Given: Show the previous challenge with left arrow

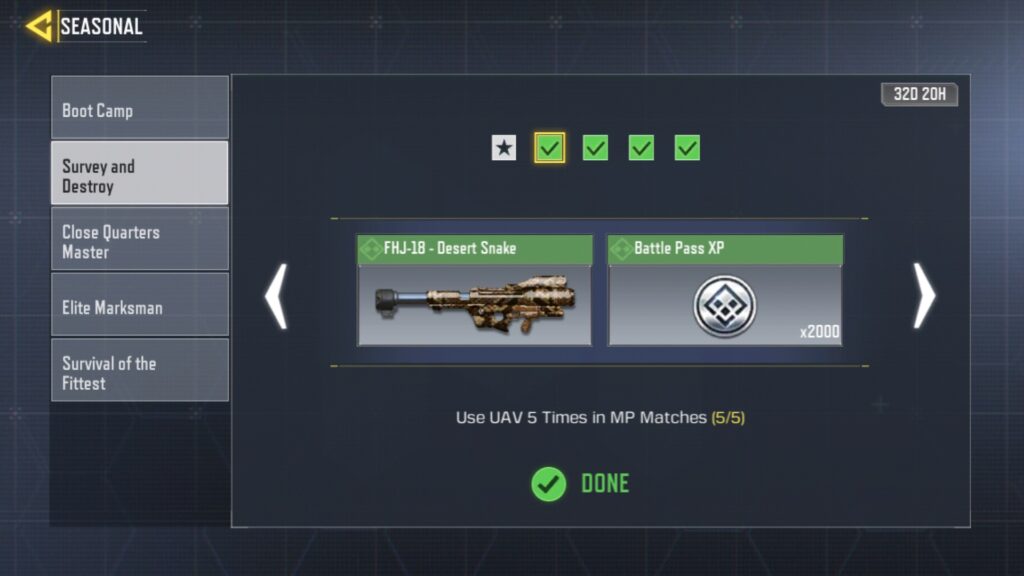Looking at the screenshot, I should click(275, 296).
